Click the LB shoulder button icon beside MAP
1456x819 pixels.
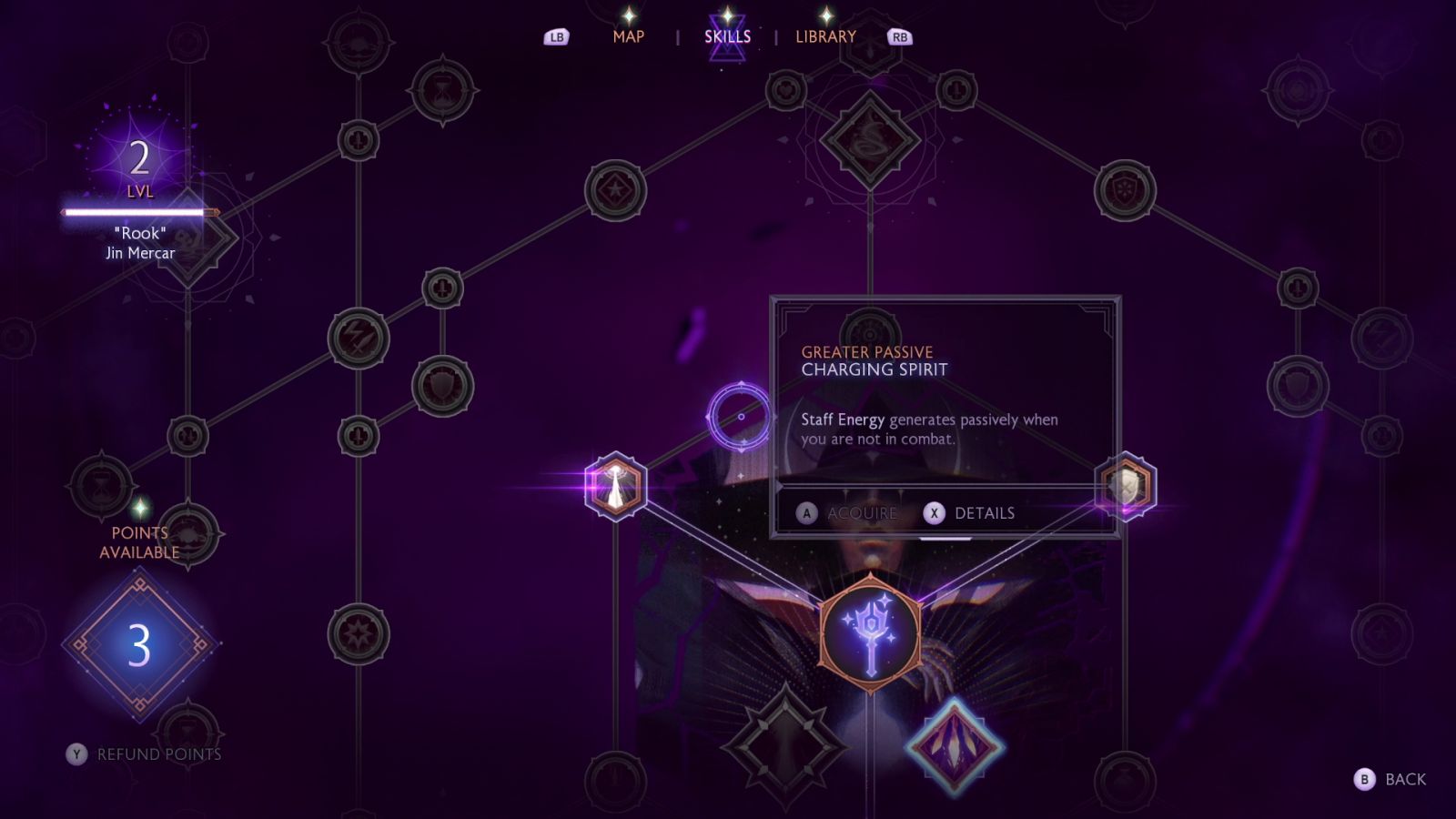(x=557, y=36)
